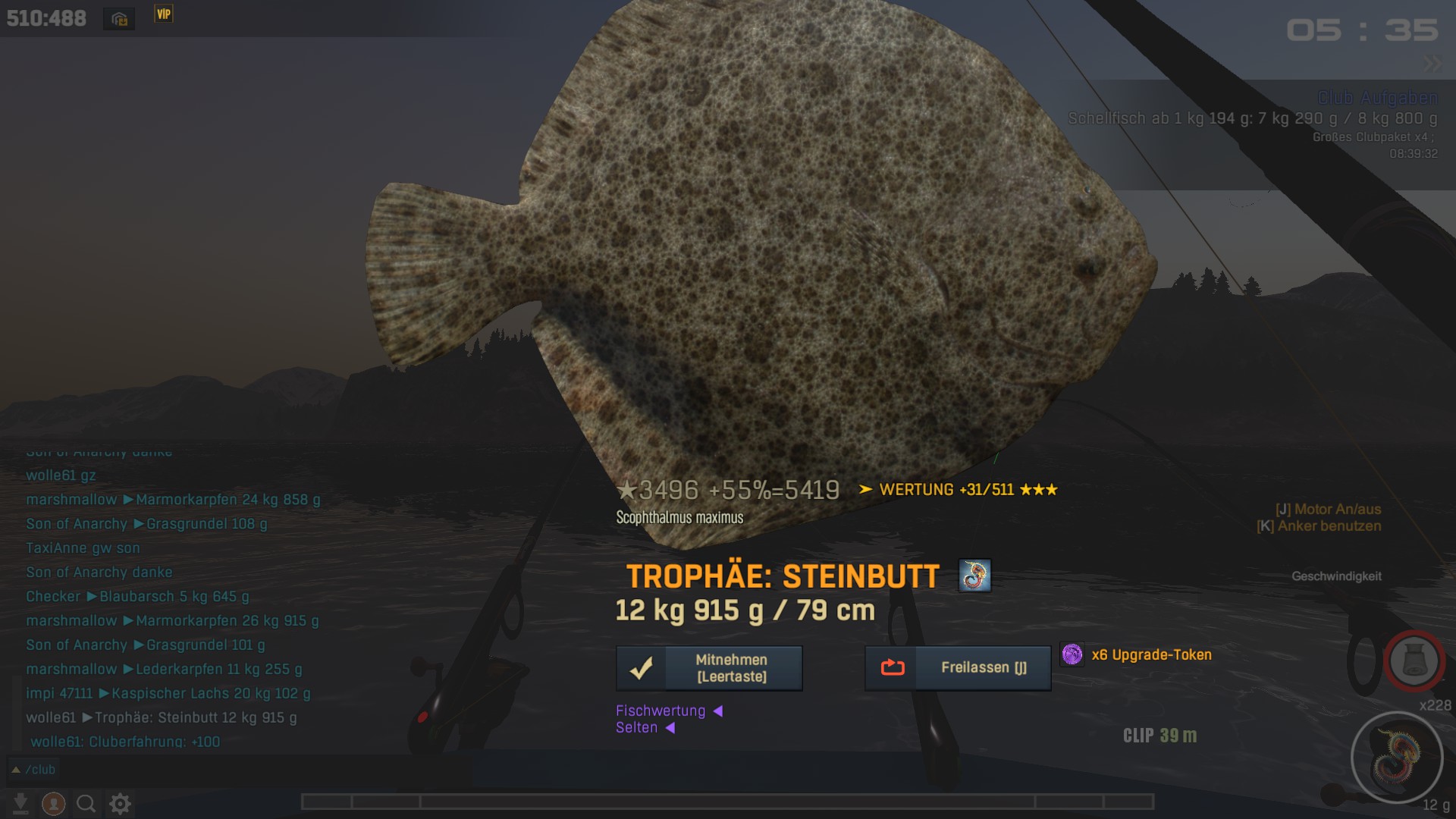Click the VIP badge

164,14
